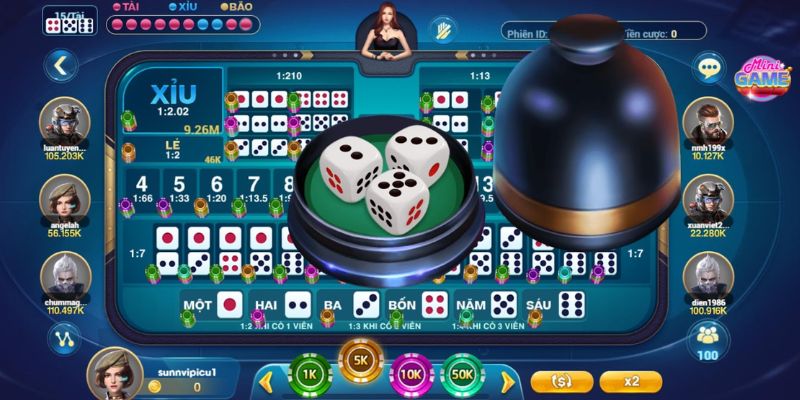Bet on the MỘT single-die tile
The height and width of the screenshot is (400, 800).
(x=214, y=303)
